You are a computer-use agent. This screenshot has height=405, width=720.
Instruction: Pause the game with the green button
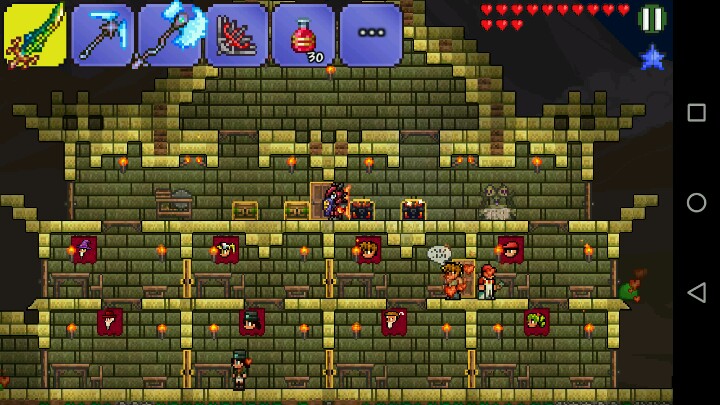(652, 18)
